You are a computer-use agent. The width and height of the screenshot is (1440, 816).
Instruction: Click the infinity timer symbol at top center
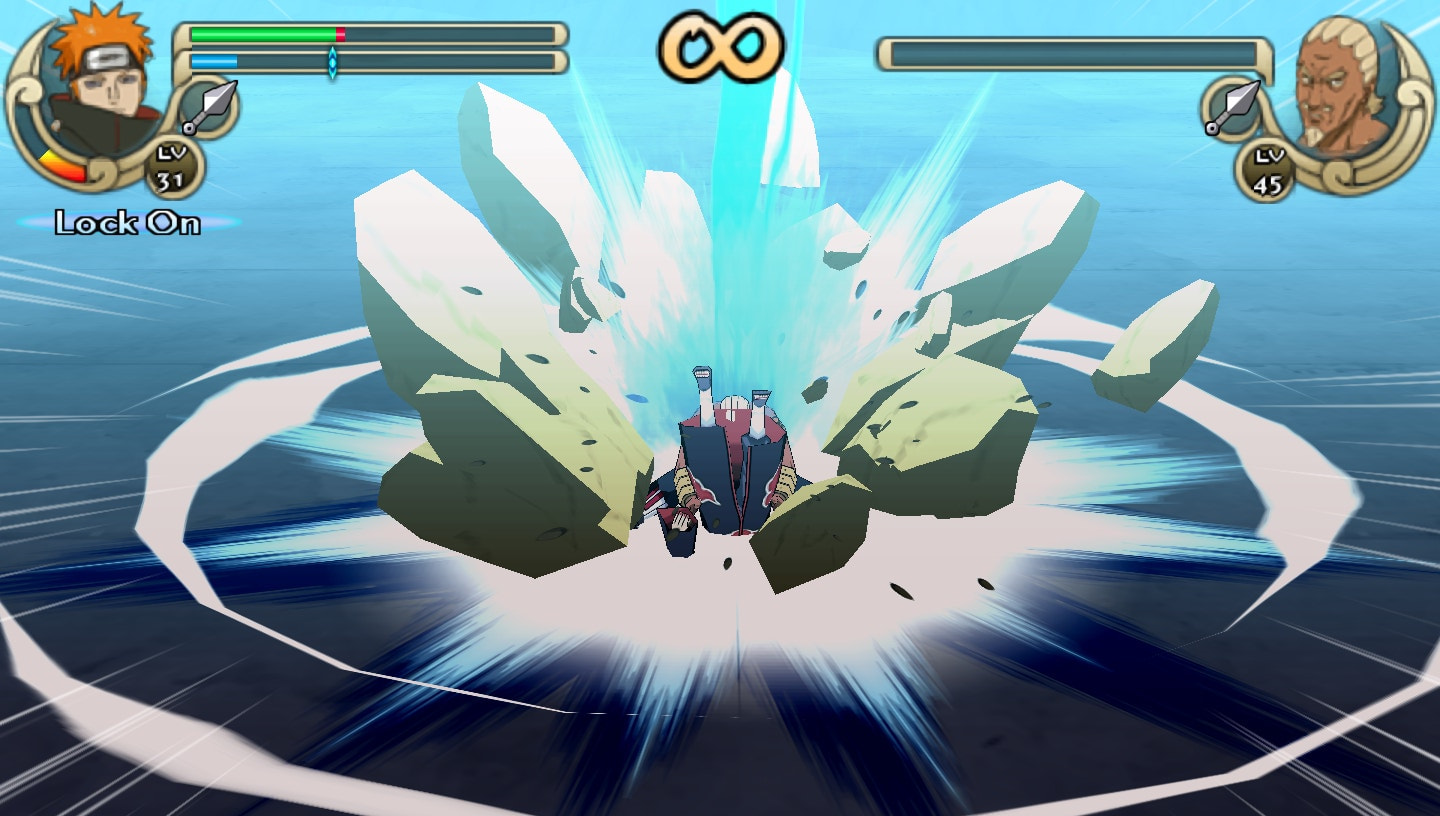coord(722,45)
